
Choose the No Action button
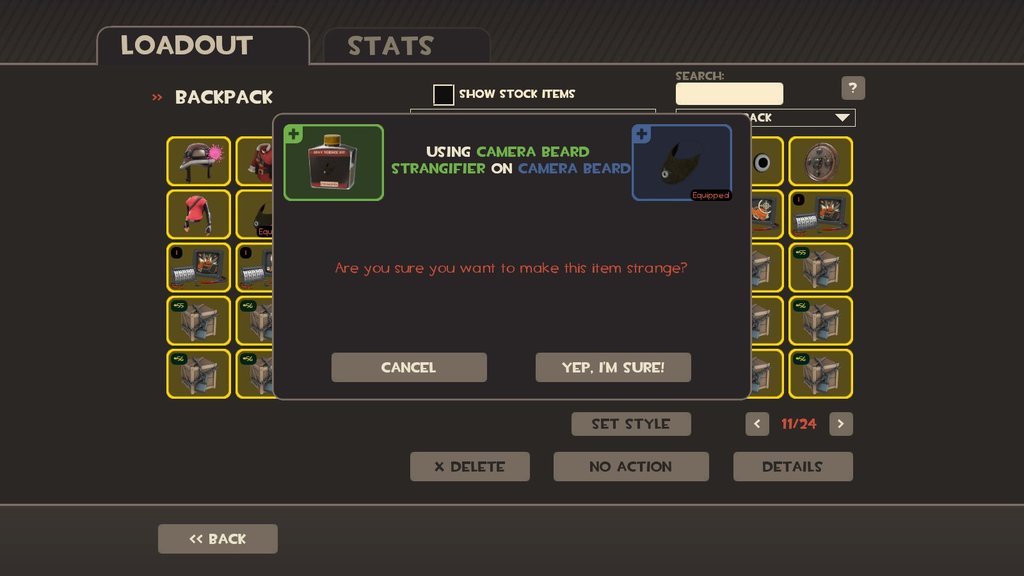631,466
